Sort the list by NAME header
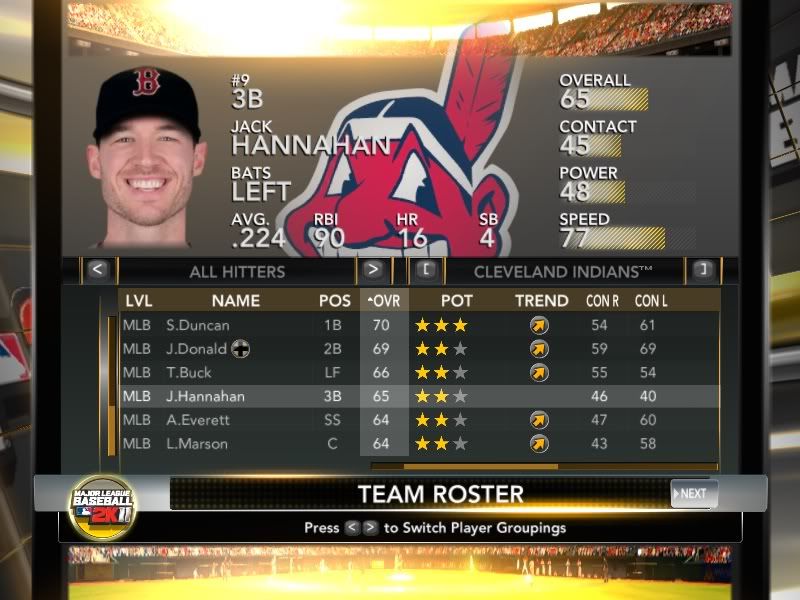 (236, 301)
